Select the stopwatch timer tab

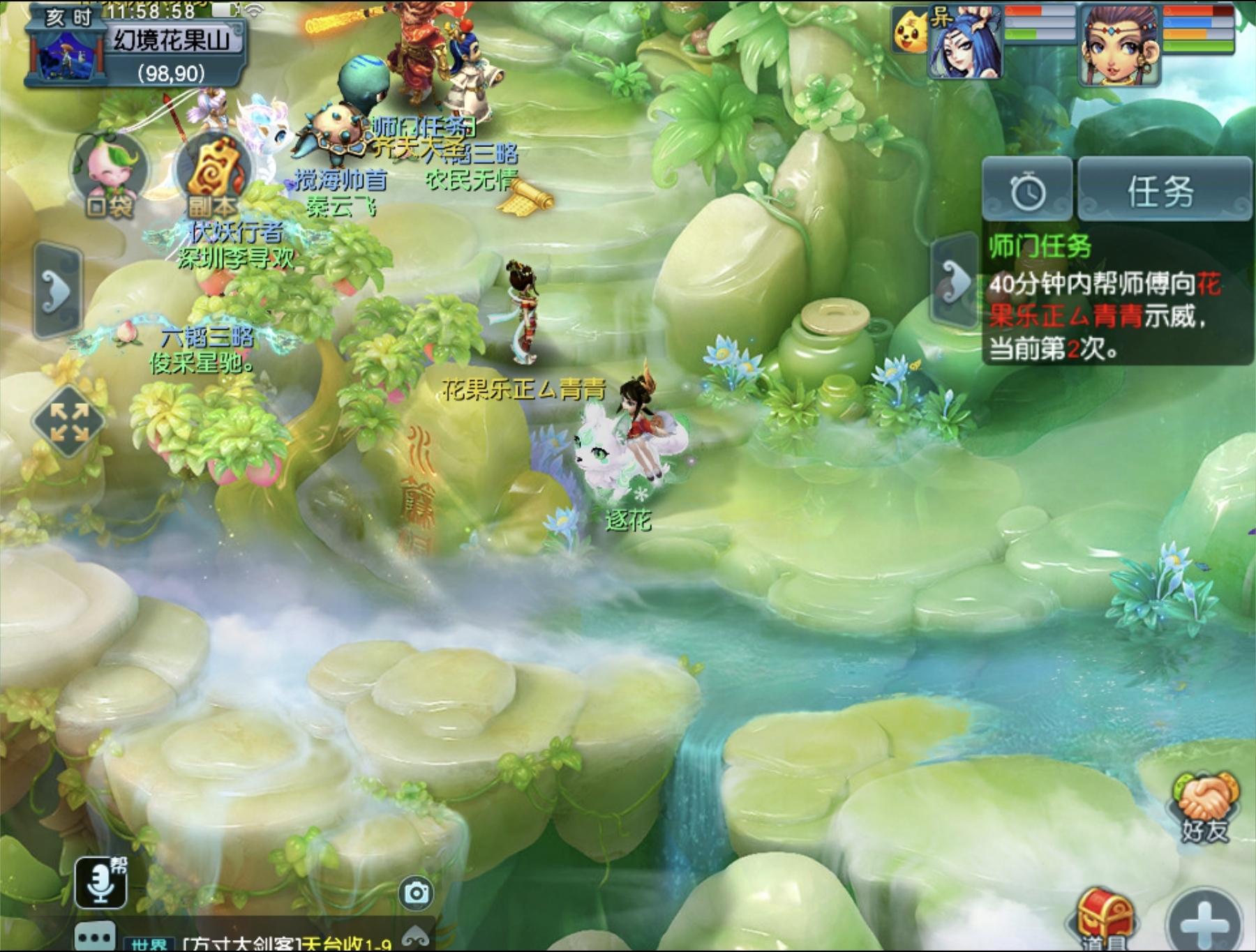point(1027,191)
